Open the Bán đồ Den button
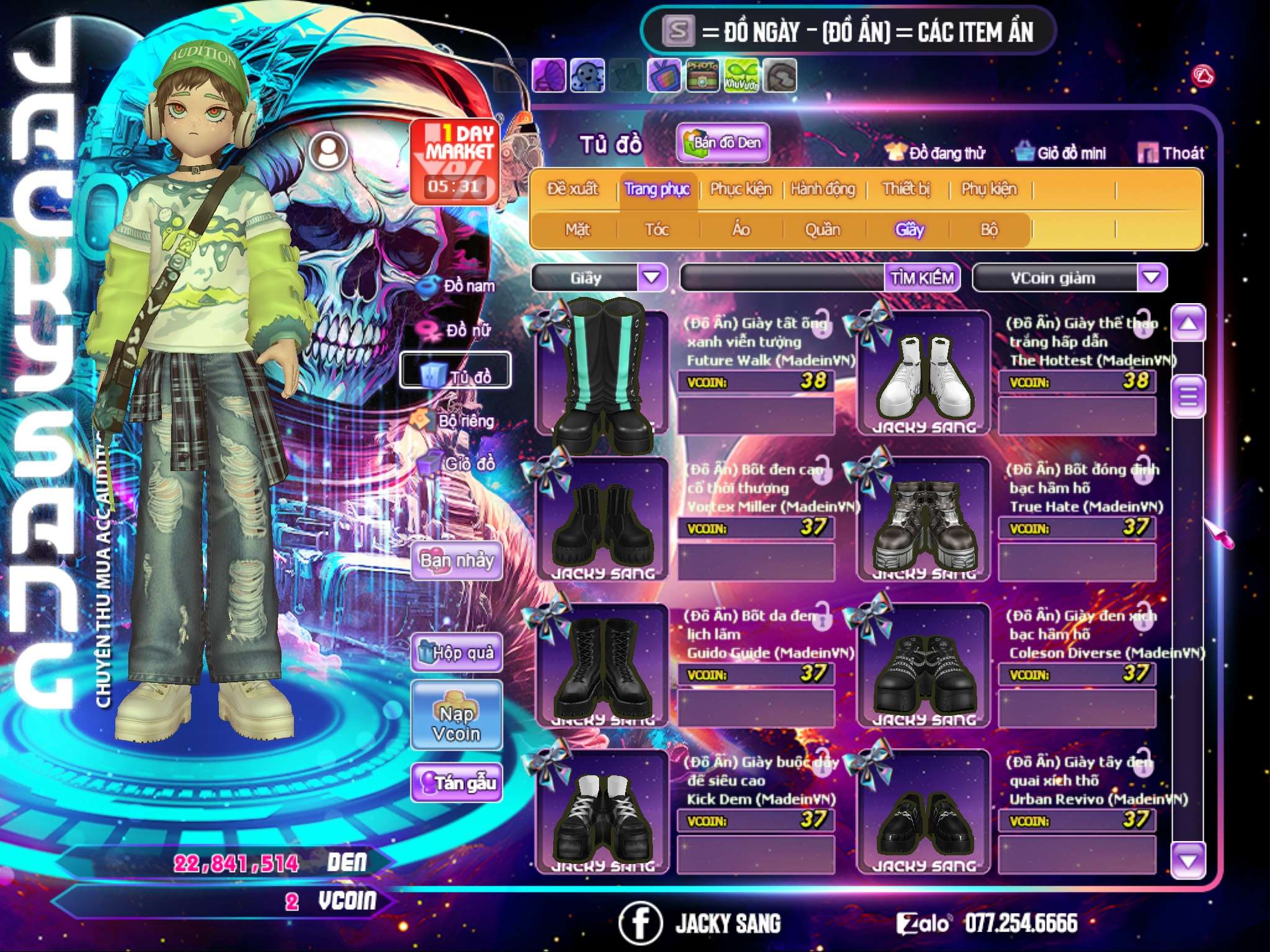The height and width of the screenshot is (952, 1270). pyautogui.click(x=723, y=143)
